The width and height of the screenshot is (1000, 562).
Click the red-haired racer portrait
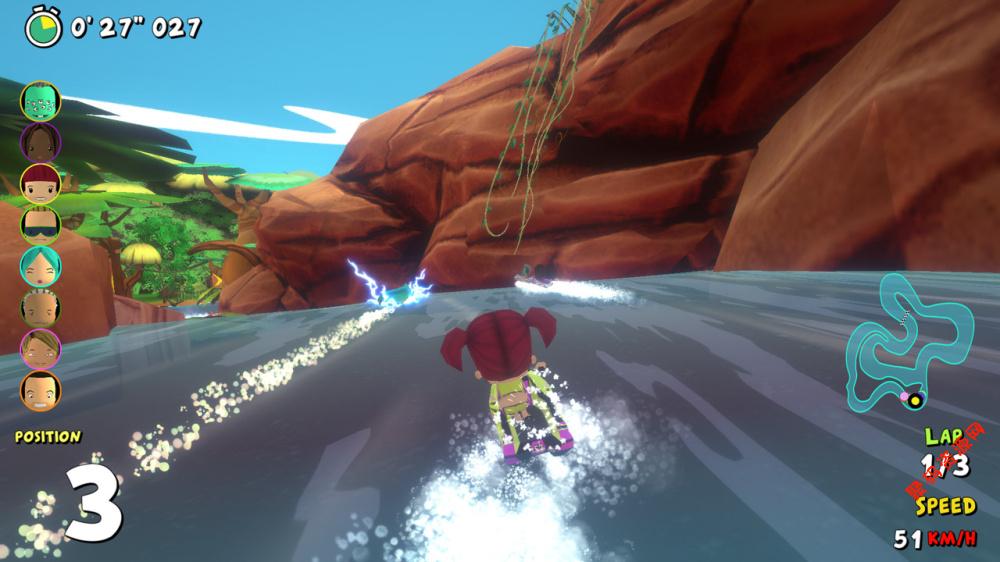tap(40, 183)
